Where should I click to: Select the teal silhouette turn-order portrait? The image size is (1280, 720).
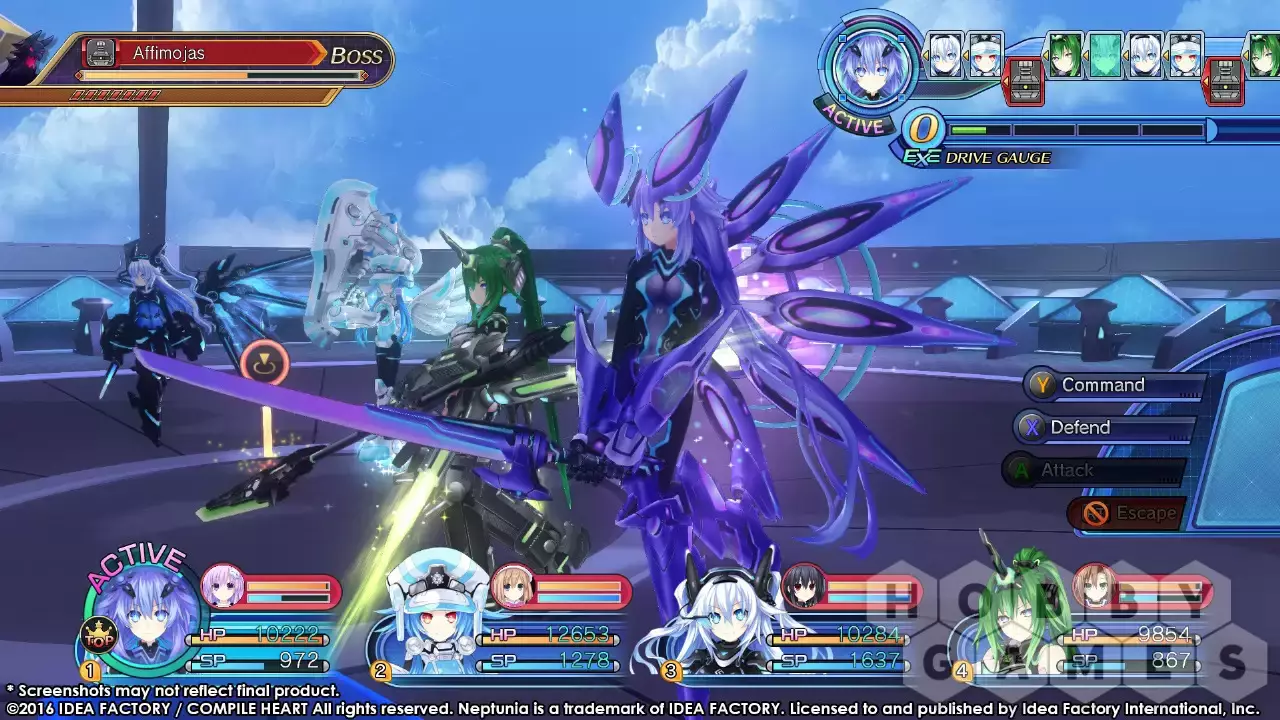(x=1105, y=55)
